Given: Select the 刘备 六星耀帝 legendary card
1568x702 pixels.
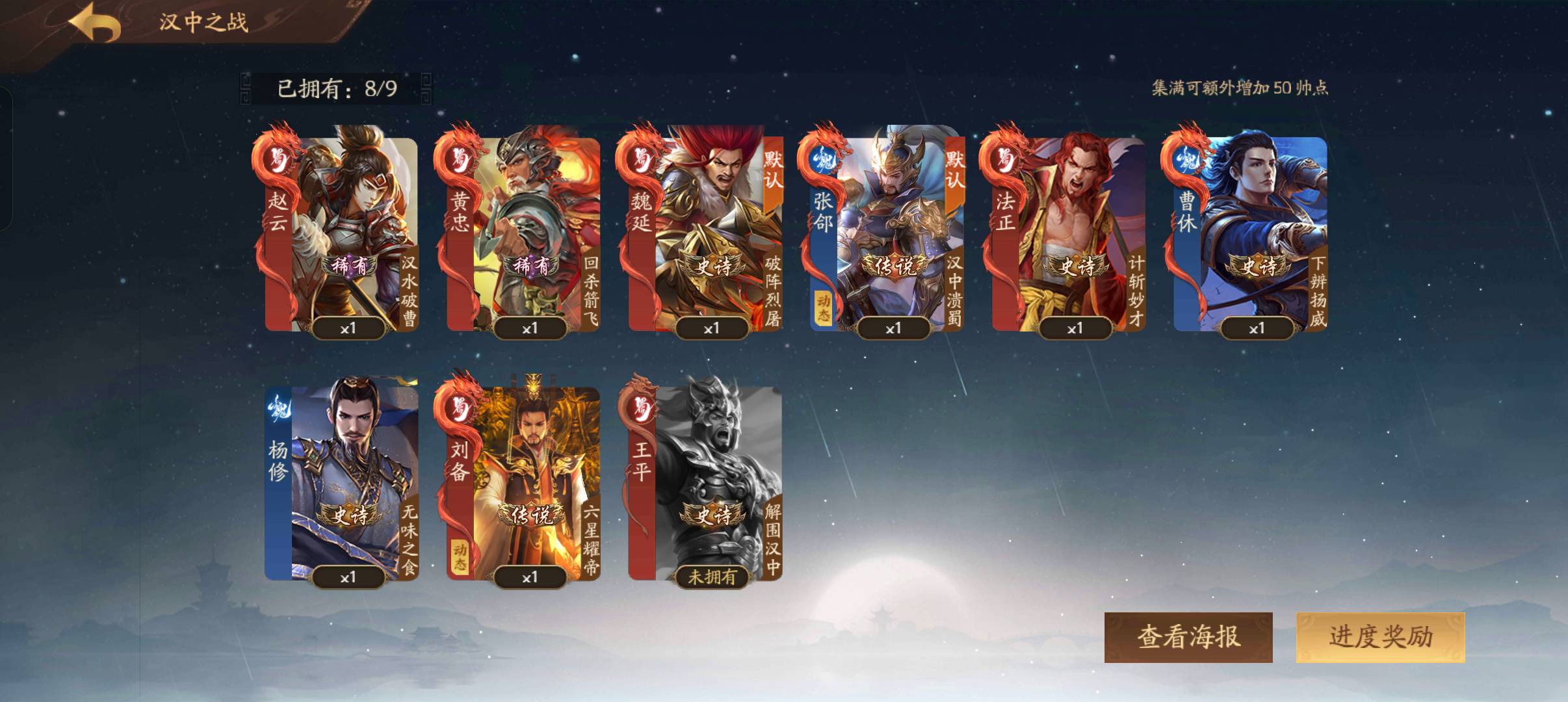Looking at the screenshot, I should tap(524, 482).
